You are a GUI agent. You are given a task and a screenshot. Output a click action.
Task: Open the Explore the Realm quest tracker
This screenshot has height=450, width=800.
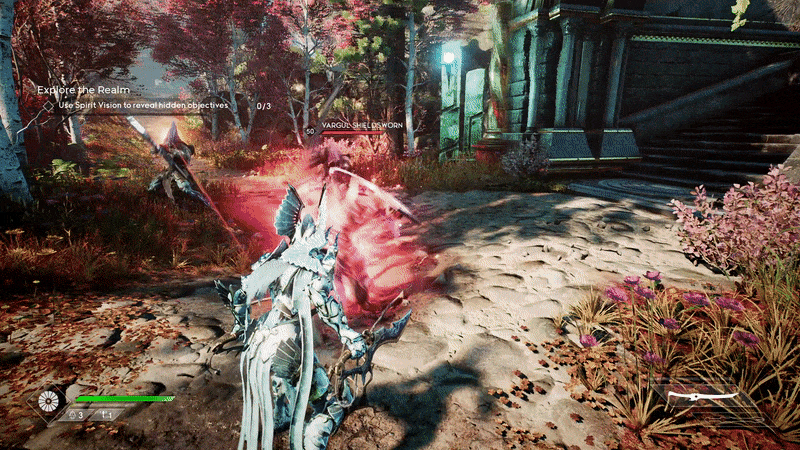84,90
